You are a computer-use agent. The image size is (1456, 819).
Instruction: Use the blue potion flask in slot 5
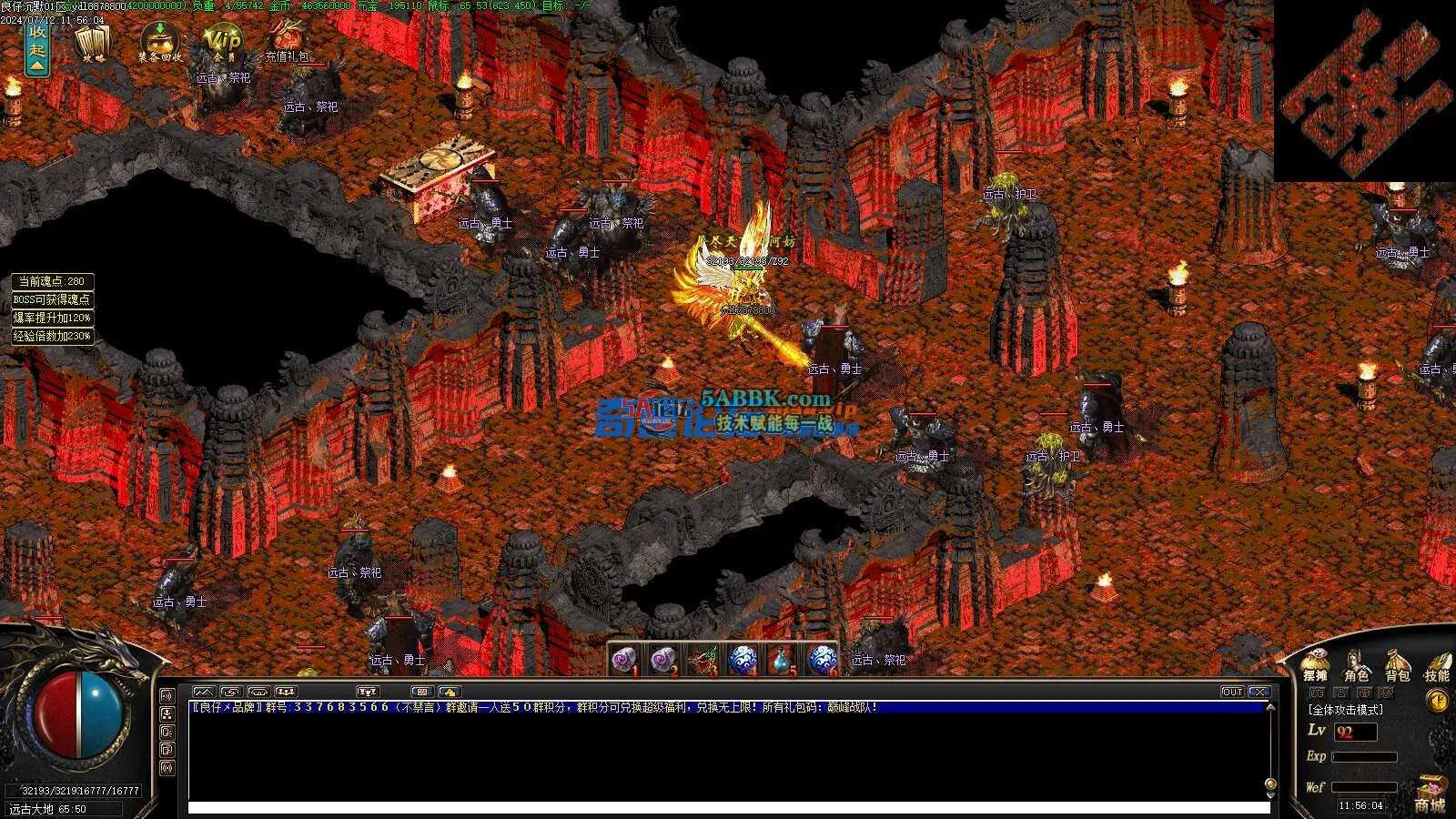pos(782,659)
